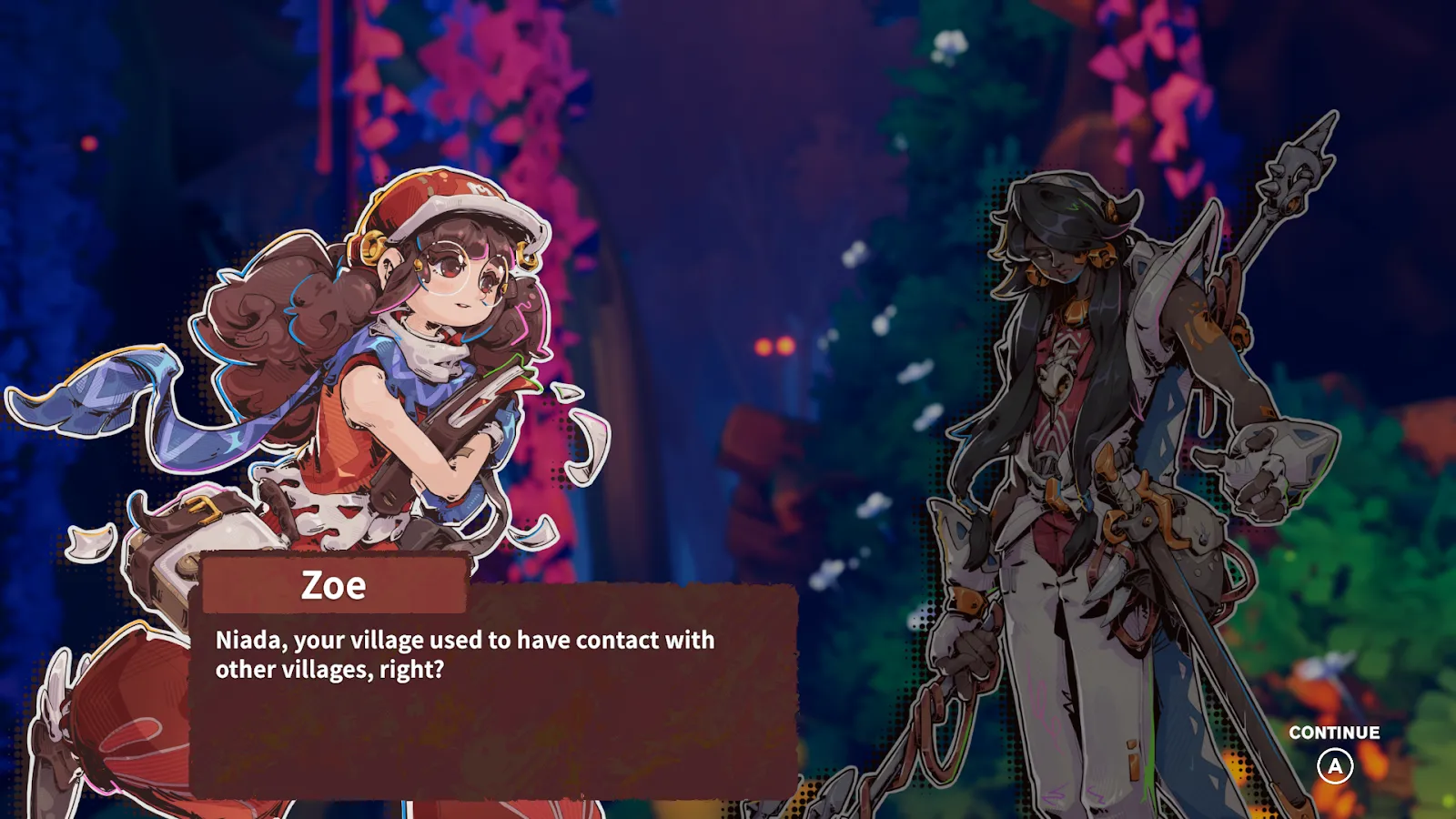Image resolution: width=1456 pixels, height=819 pixels.
Task: Click Zoe's dialogue text box
Action: 494,692
